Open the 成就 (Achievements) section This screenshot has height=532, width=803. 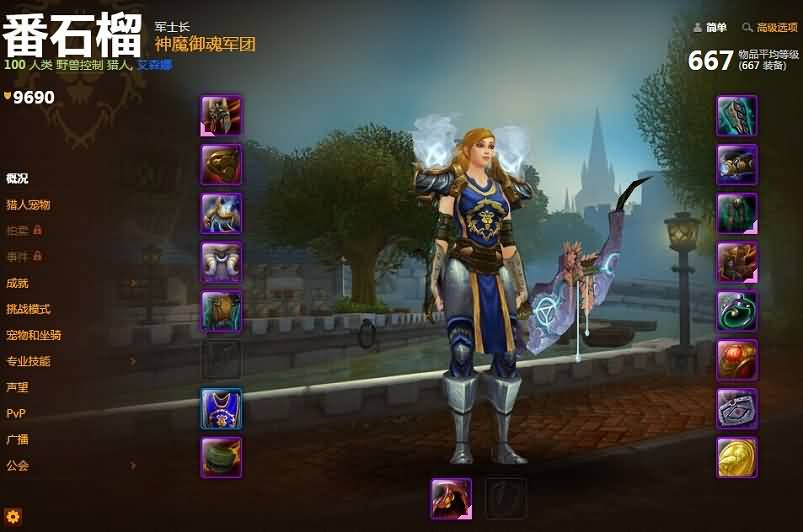click(x=17, y=283)
